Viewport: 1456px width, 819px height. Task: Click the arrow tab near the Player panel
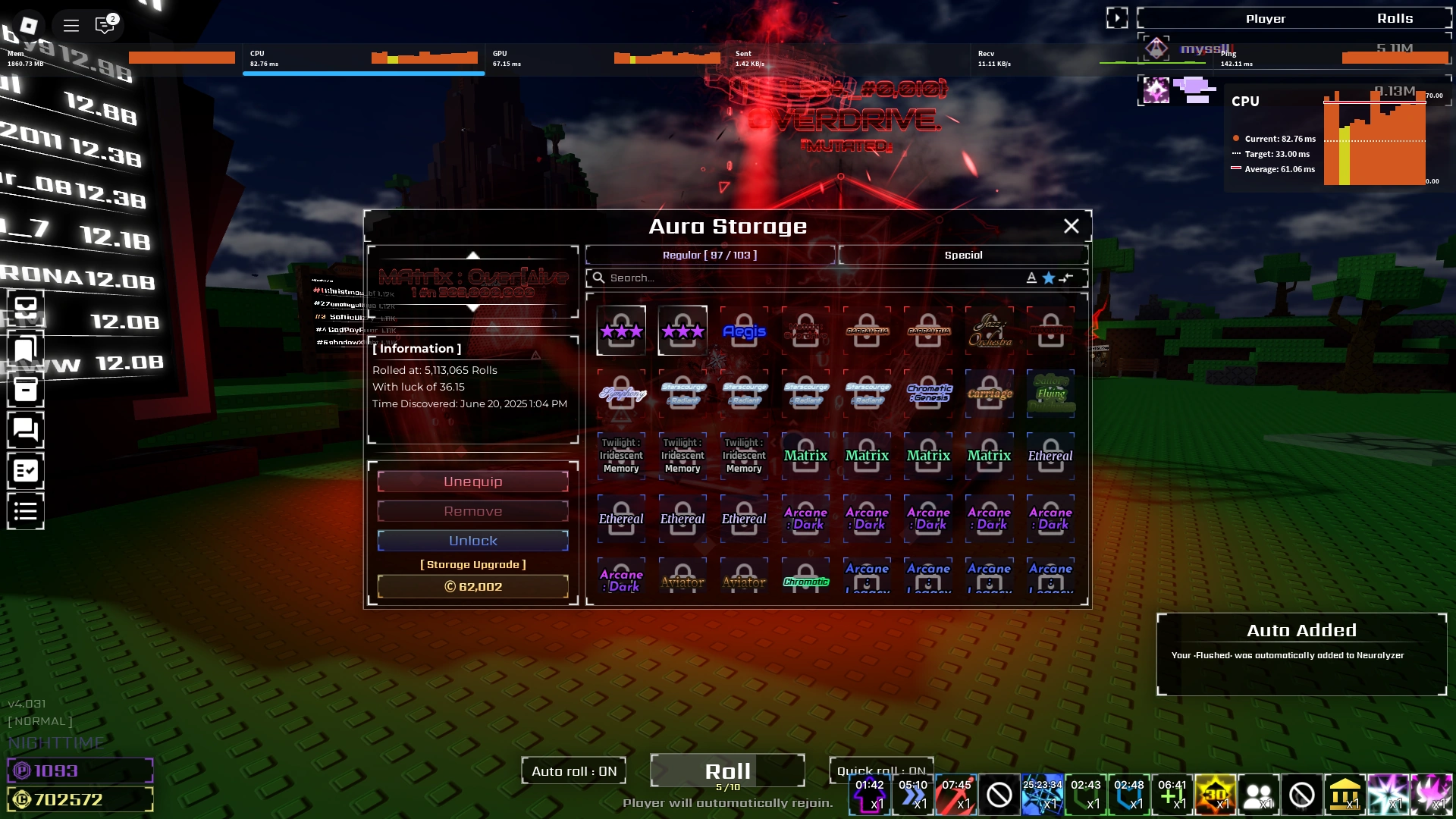tap(1116, 17)
